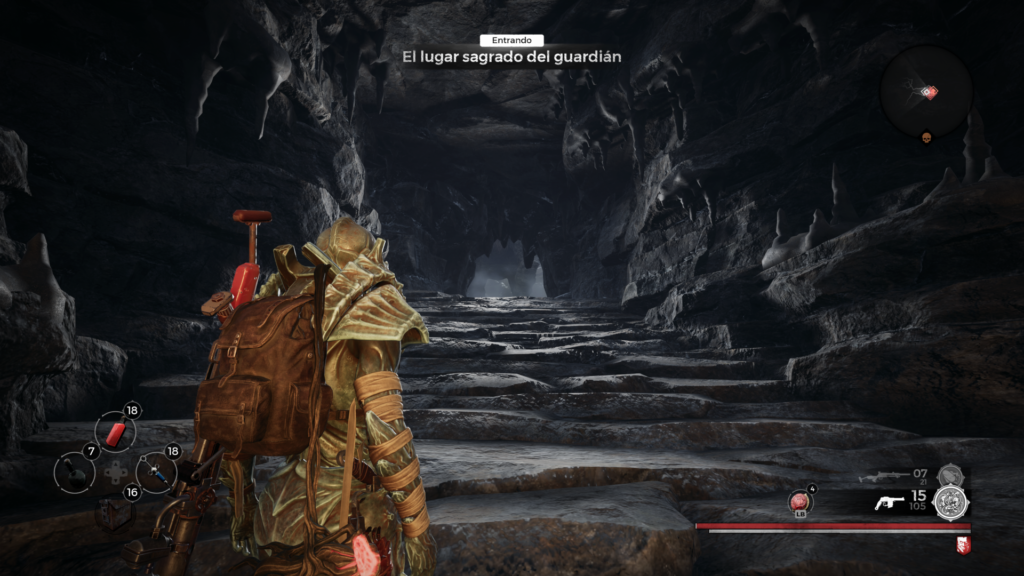1024x576 pixels.
Task: Use the red Dragon Heart healing item
Action: click(800, 502)
